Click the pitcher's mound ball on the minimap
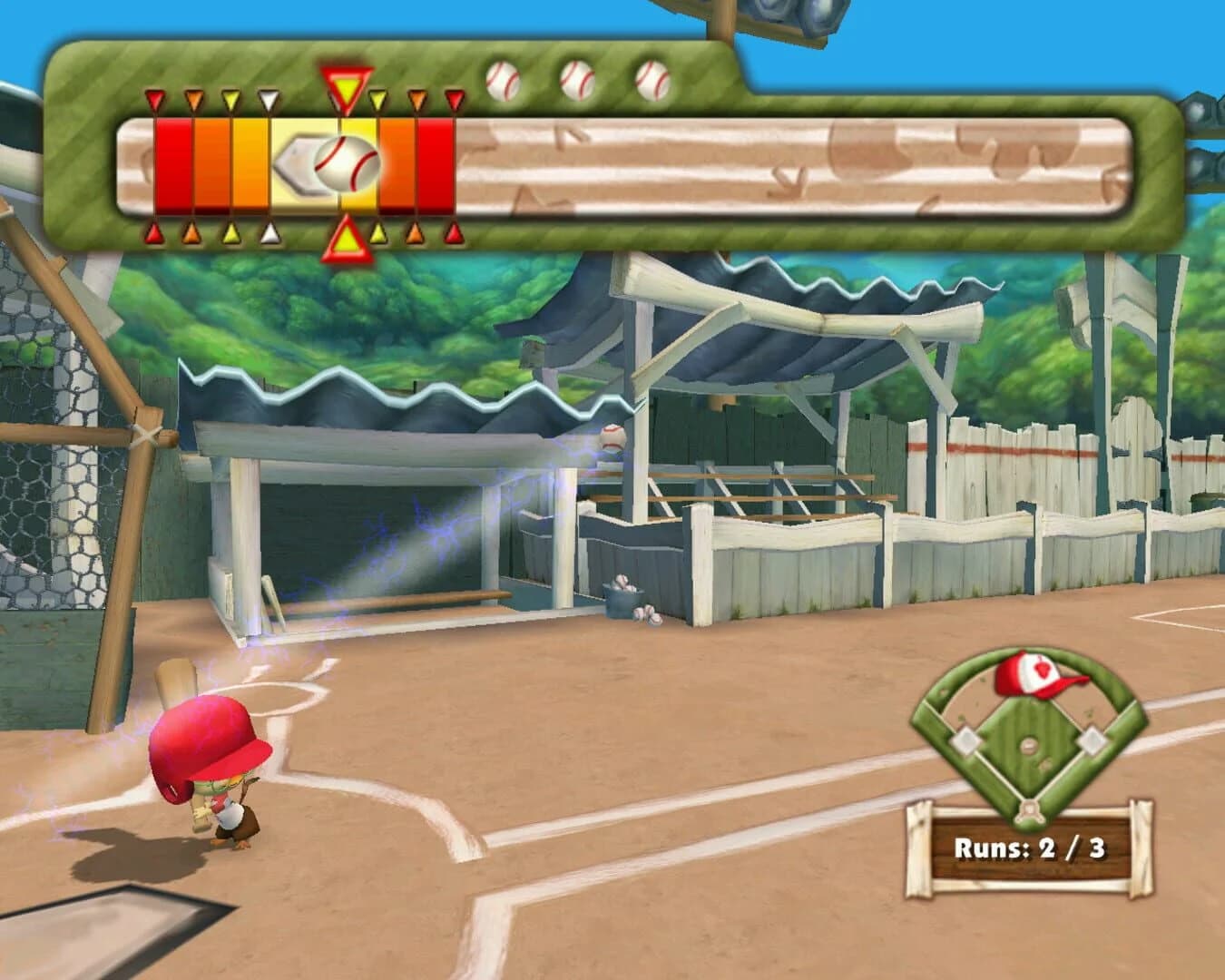The image size is (1225, 980). tap(1029, 744)
